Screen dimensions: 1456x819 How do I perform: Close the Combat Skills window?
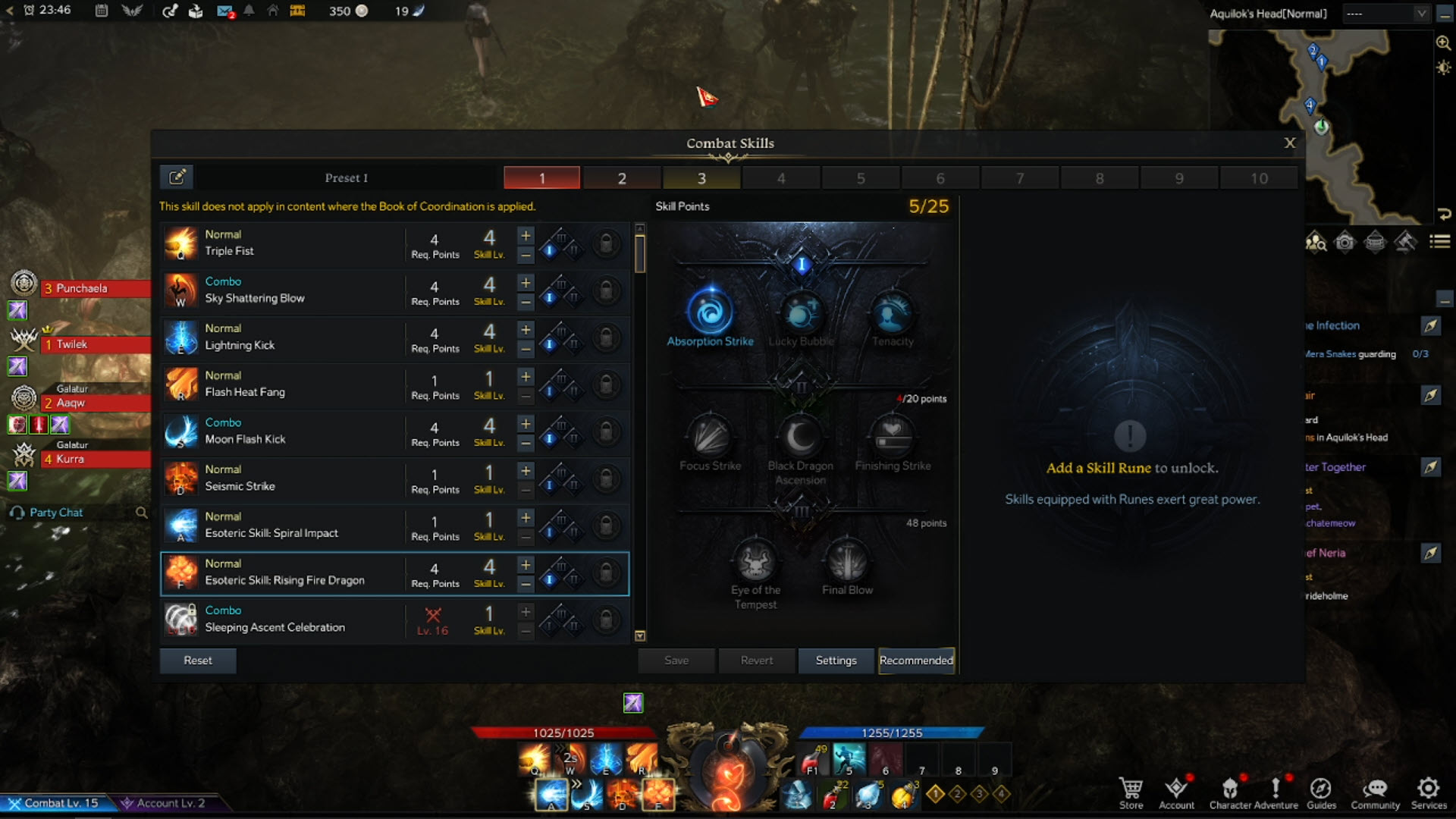point(1289,143)
